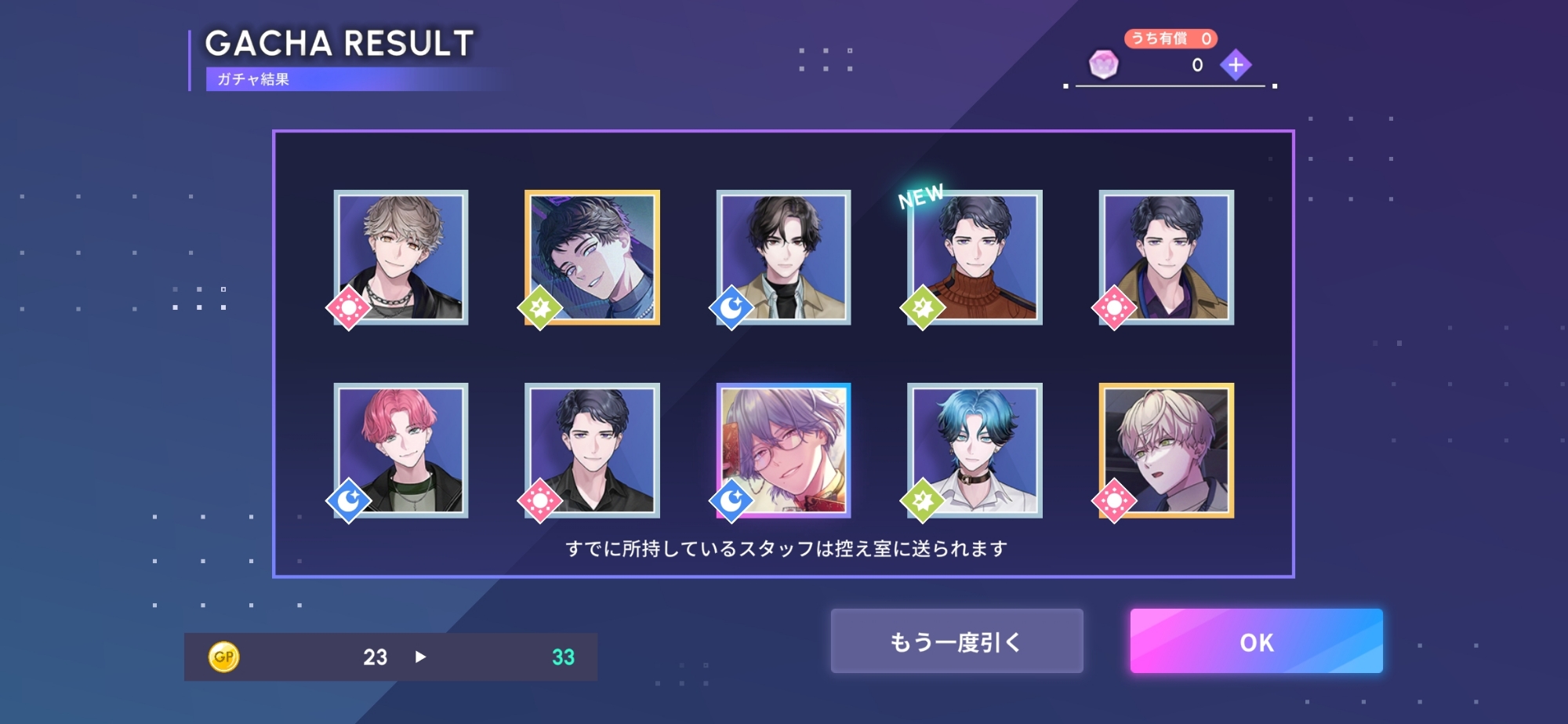
Task: Choose the blue-haired staff card with choker
Action: [x=975, y=450]
